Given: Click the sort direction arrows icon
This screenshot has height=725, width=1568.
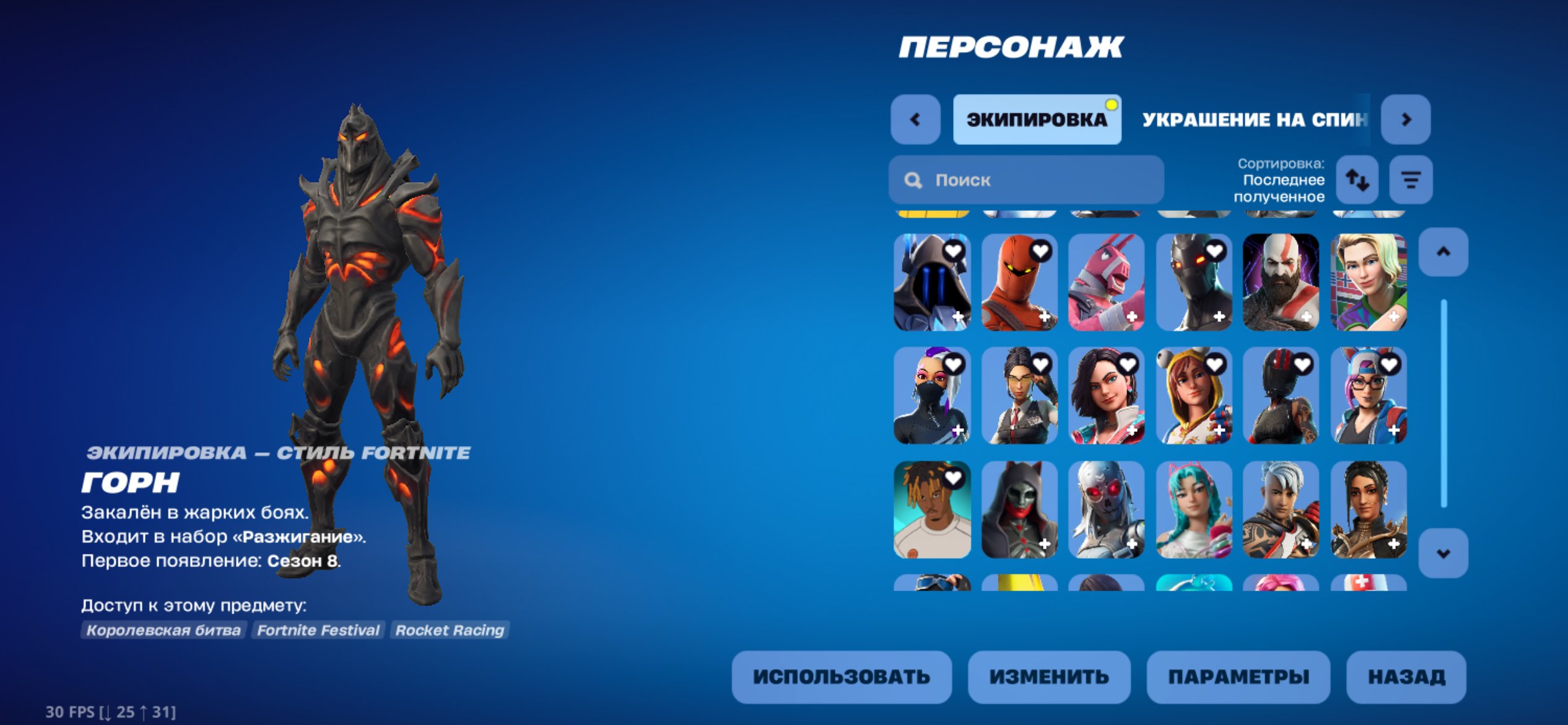Looking at the screenshot, I should [1356, 179].
